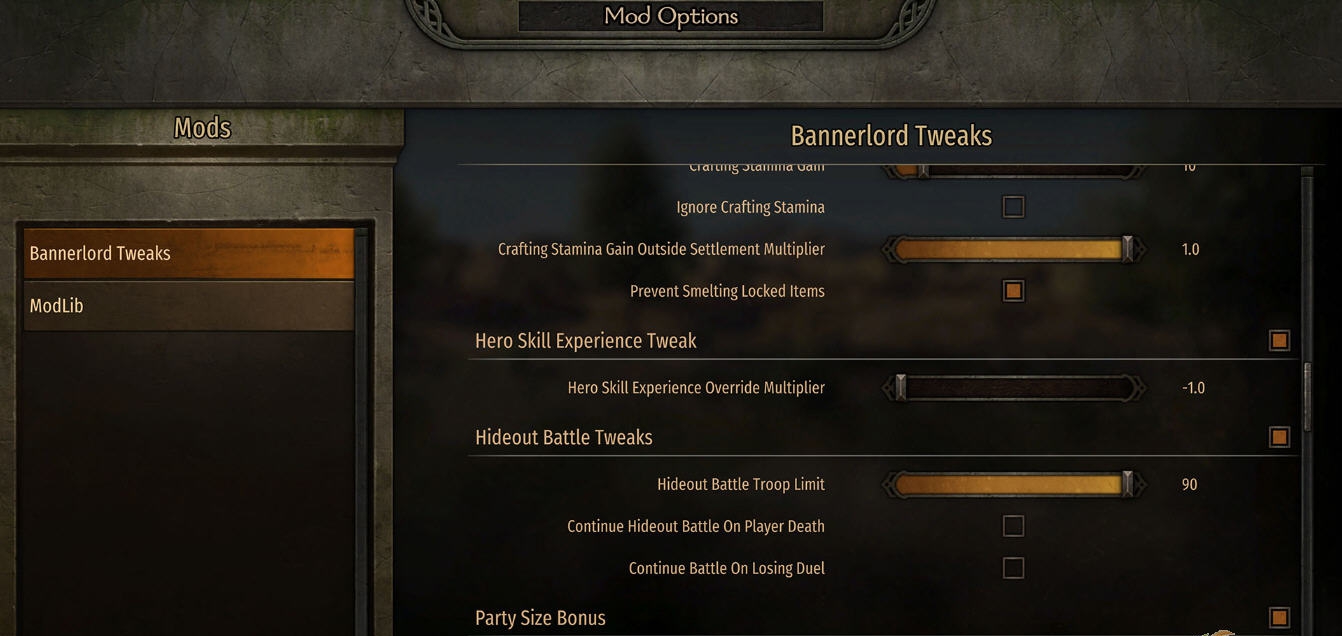Check Continue Battle On Losing Duel
Viewport: 1342px width, 636px height.
pyautogui.click(x=1013, y=568)
